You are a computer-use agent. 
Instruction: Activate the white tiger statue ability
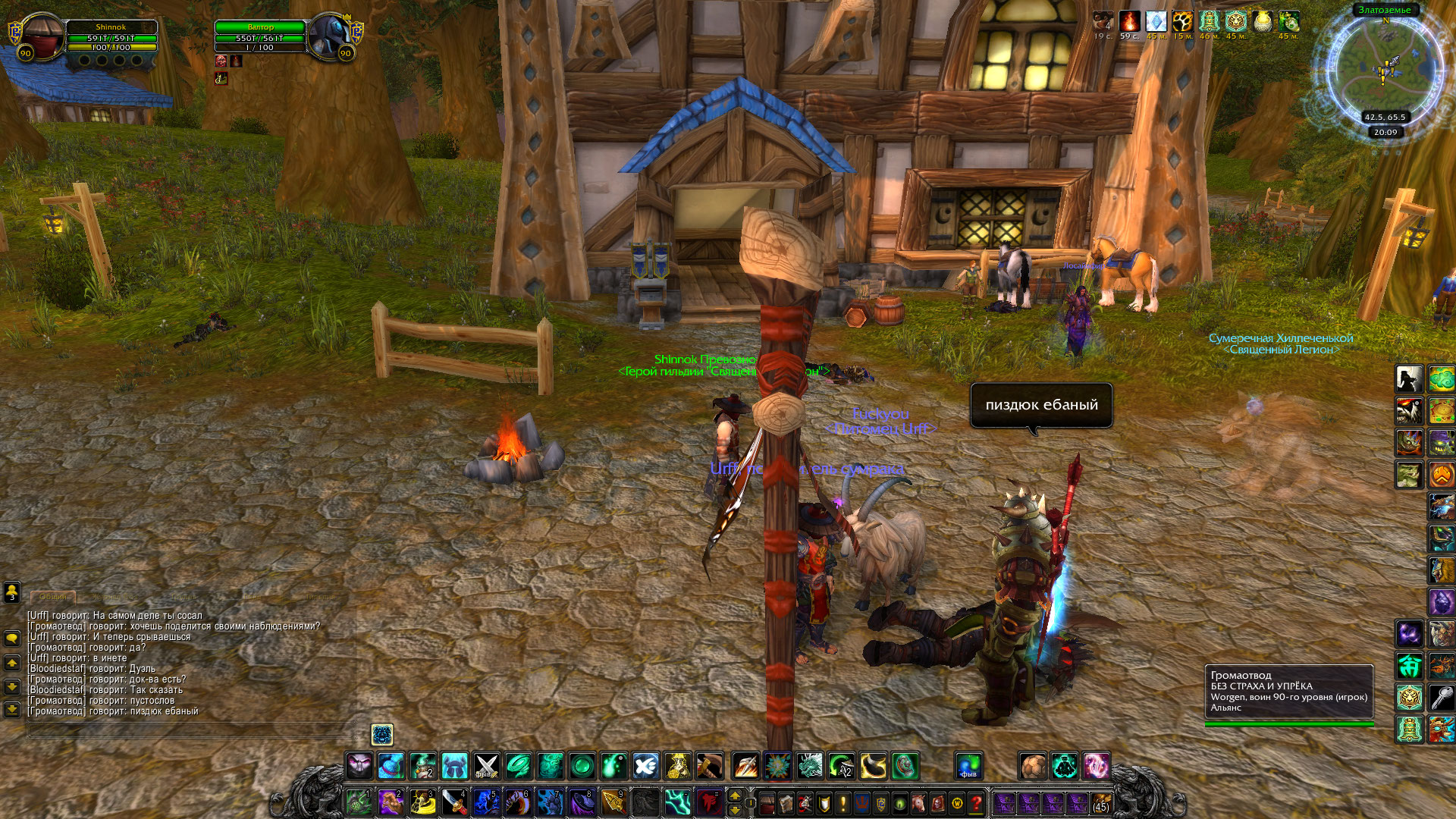click(x=1410, y=697)
